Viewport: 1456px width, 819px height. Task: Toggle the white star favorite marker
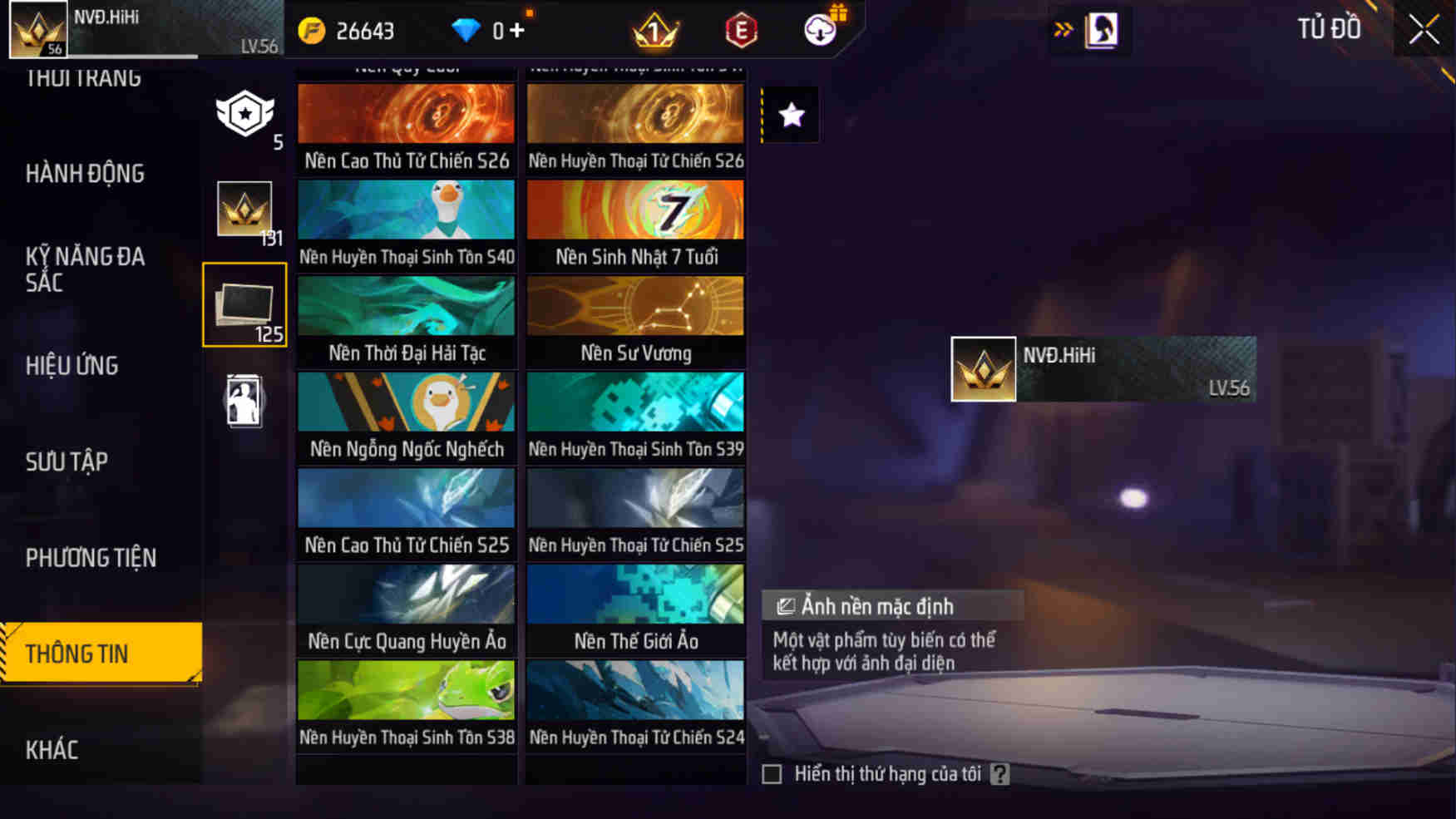[x=790, y=115]
